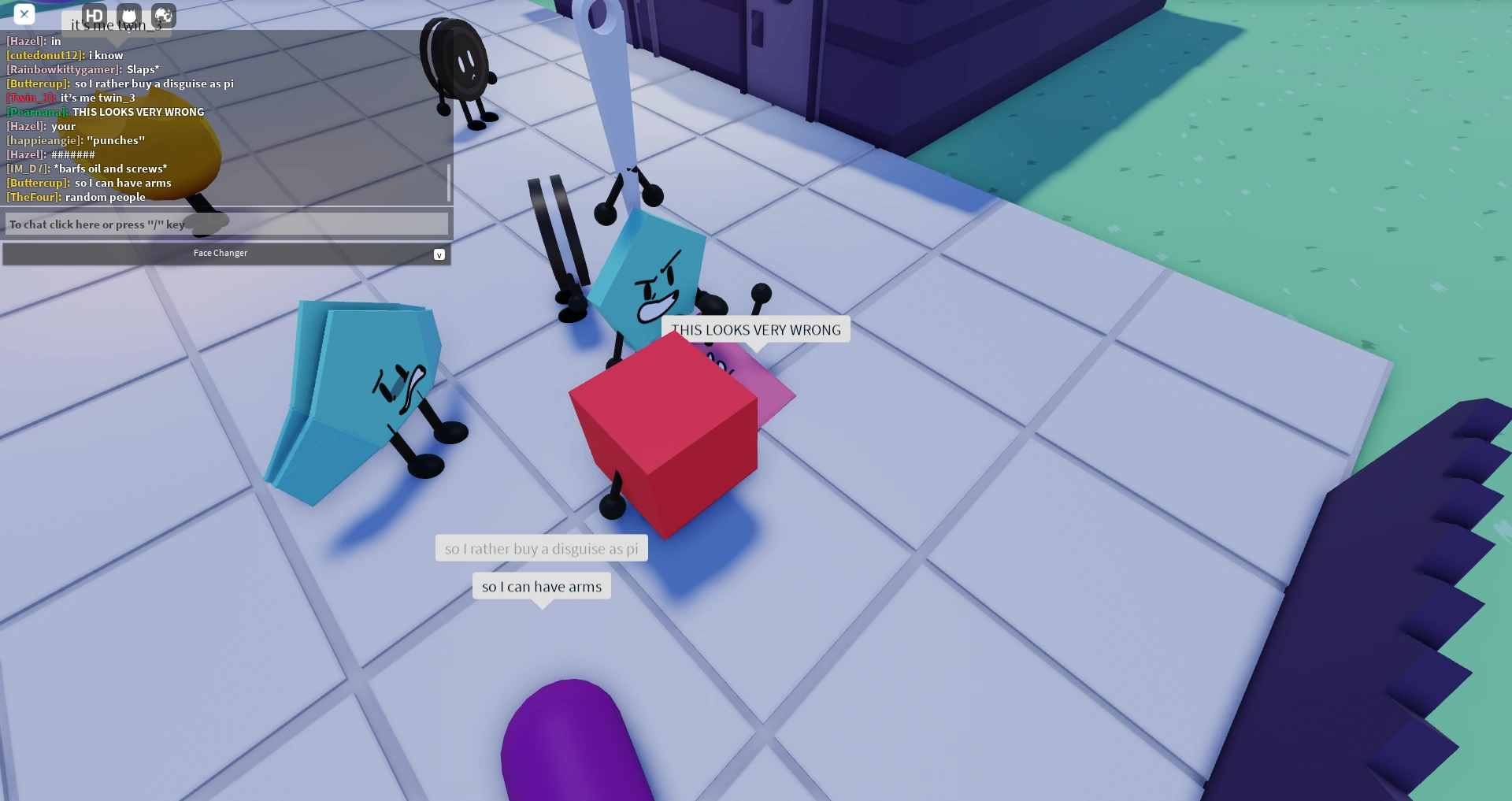This screenshot has height=801, width=1512.
Task: Click the so I rather buy a disguise bubble
Action: tap(541, 547)
